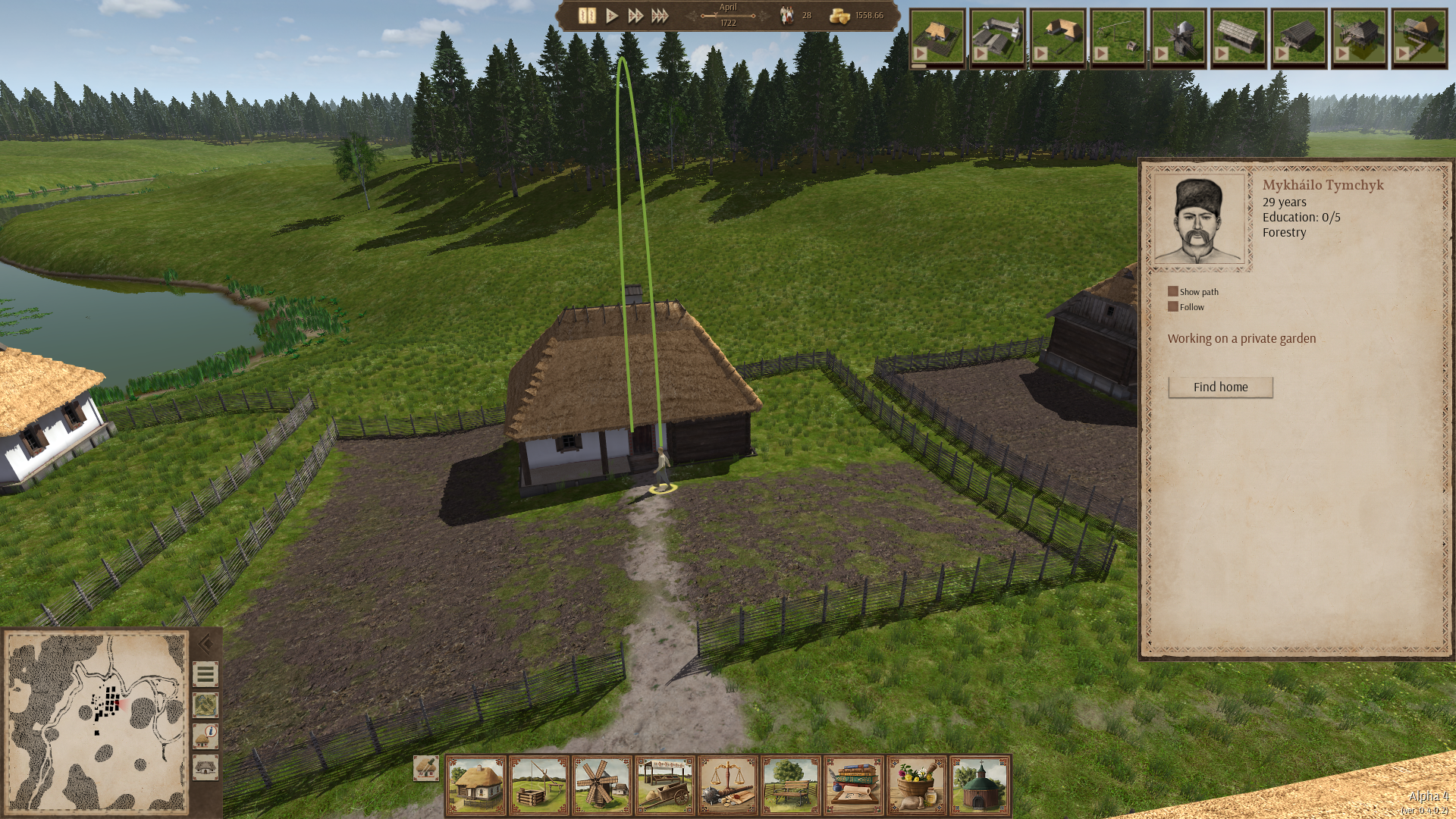Open the wooden church category
Screen dimensions: 1456x819
tap(980, 785)
